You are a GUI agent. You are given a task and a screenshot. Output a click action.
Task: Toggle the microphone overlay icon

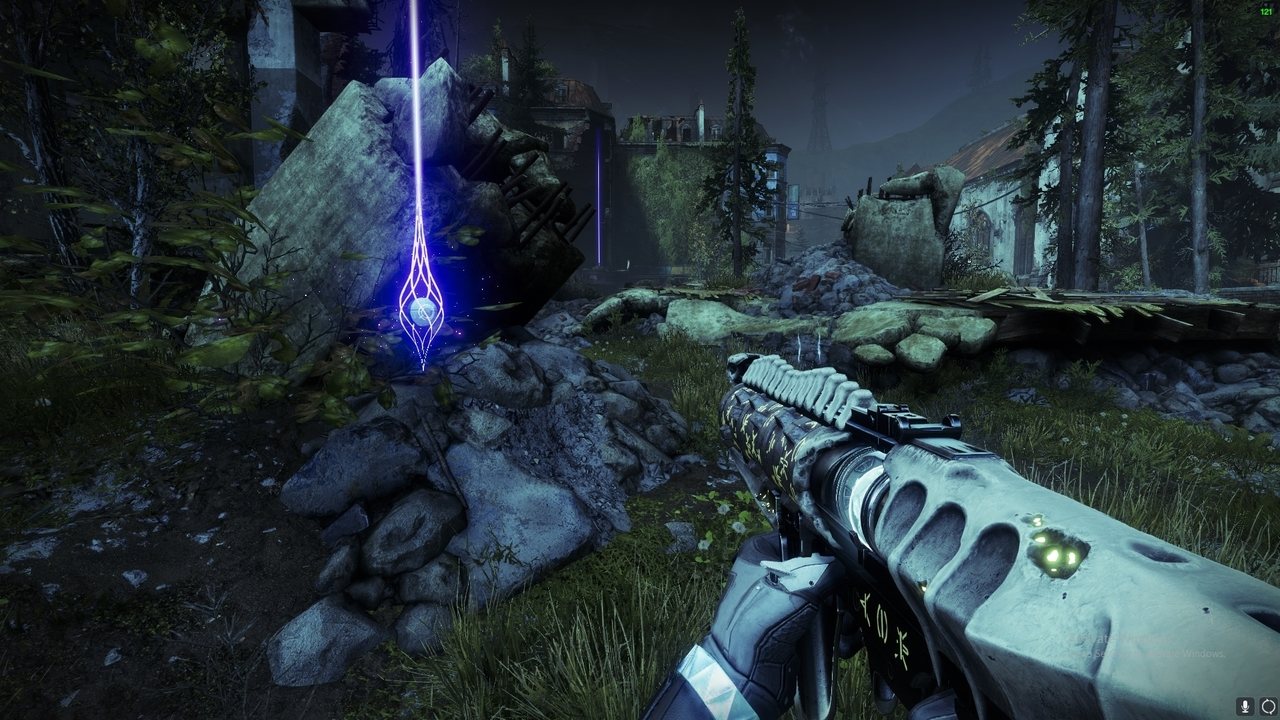click(1246, 706)
